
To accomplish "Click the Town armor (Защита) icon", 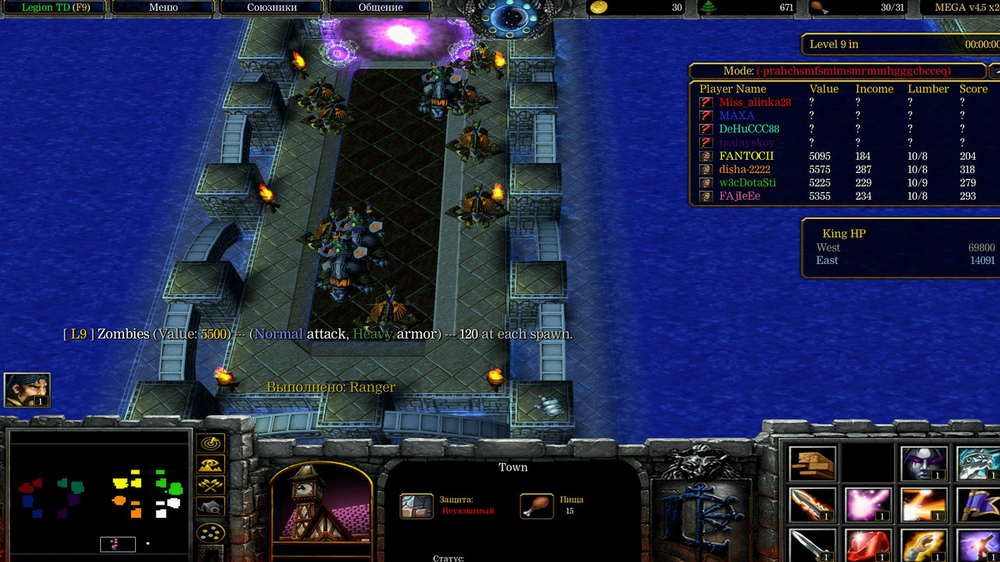I will pos(416,506).
